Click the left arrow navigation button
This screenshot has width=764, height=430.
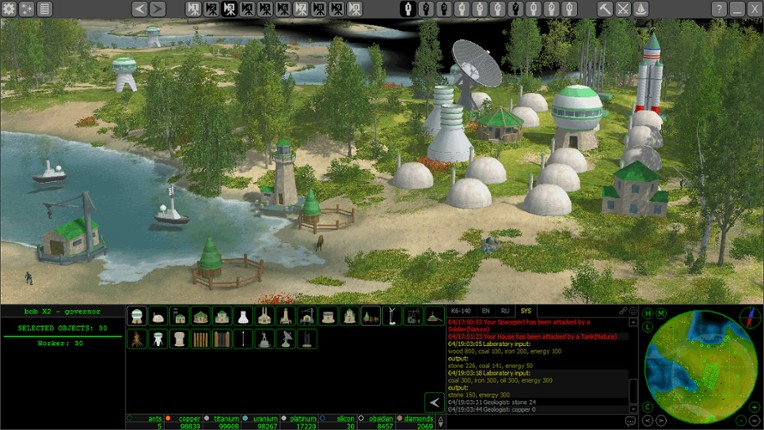139,8
